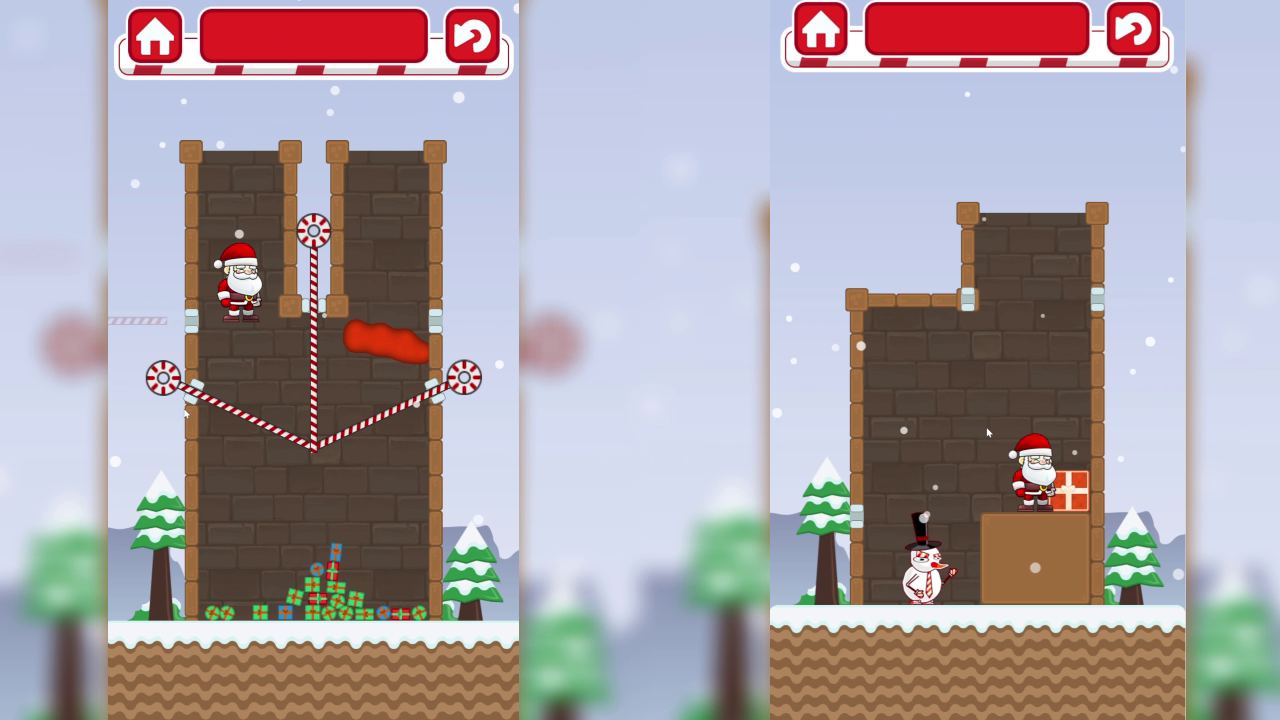Click the left candy wheel anchoring the diagonal rope

(162, 377)
